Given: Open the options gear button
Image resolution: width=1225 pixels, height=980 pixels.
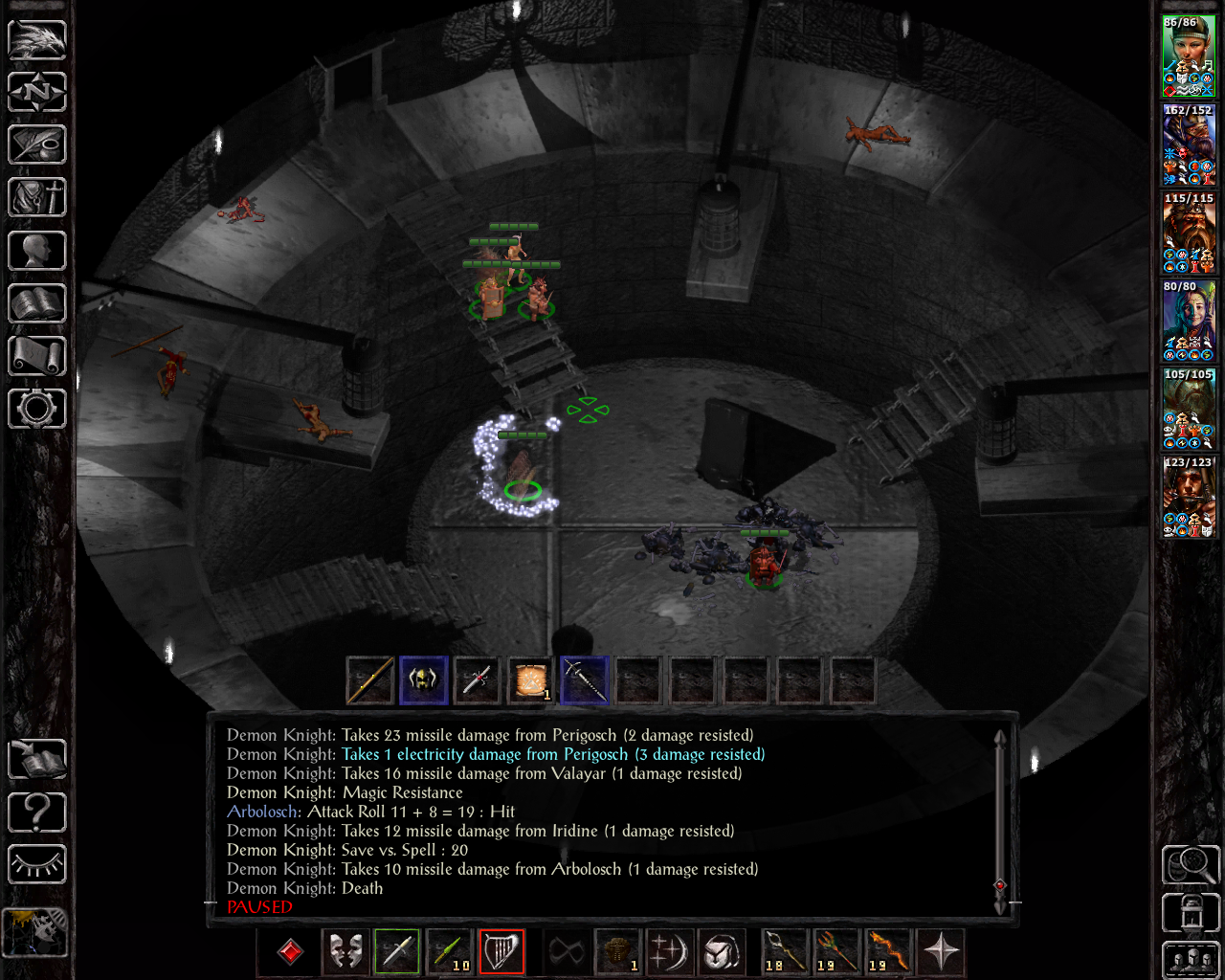Looking at the screenshot, I should click(37, 409).
